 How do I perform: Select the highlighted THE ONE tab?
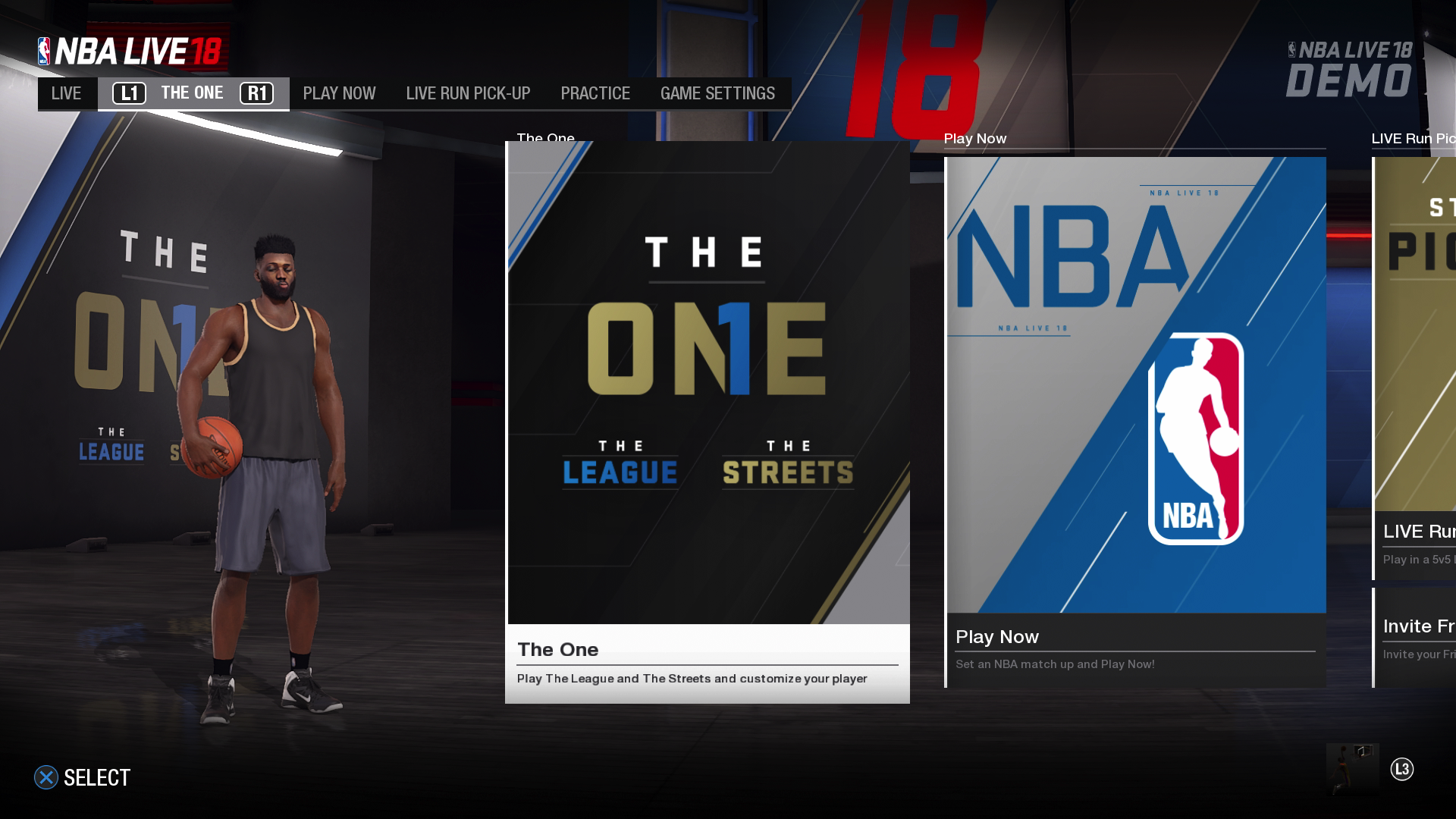coord(193,93)
